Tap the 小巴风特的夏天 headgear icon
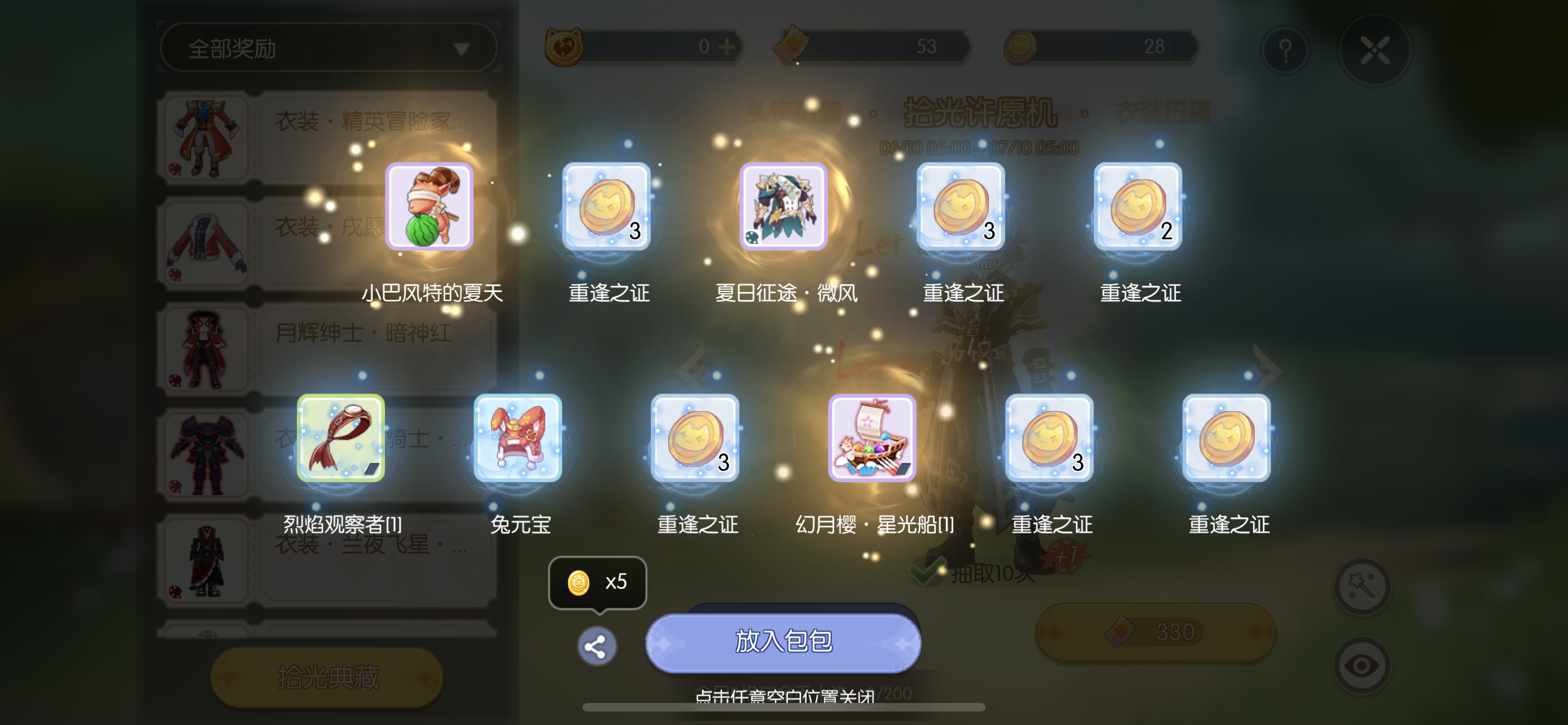This screenshot has height=725, width=1568. [x=430, y=206]
